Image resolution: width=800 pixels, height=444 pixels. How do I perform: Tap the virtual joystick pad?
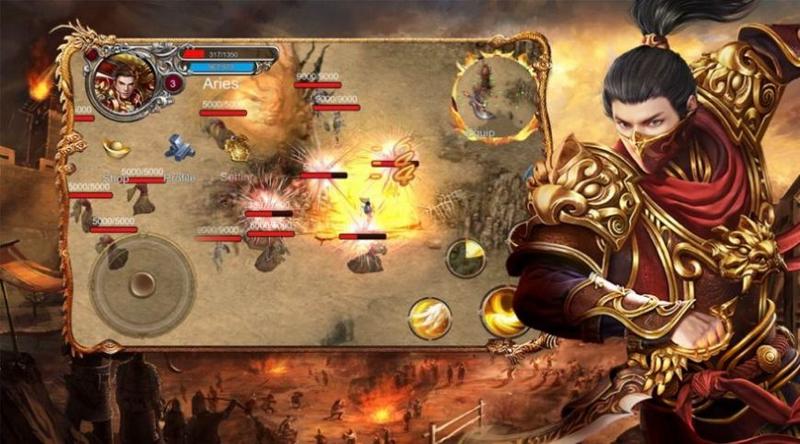[142, 284]
